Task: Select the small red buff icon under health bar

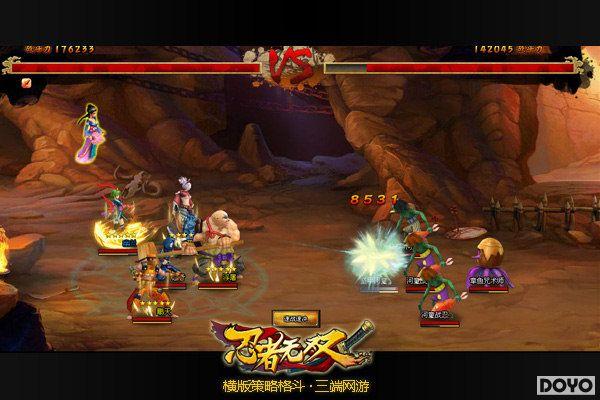Action: tap(27, 83)
